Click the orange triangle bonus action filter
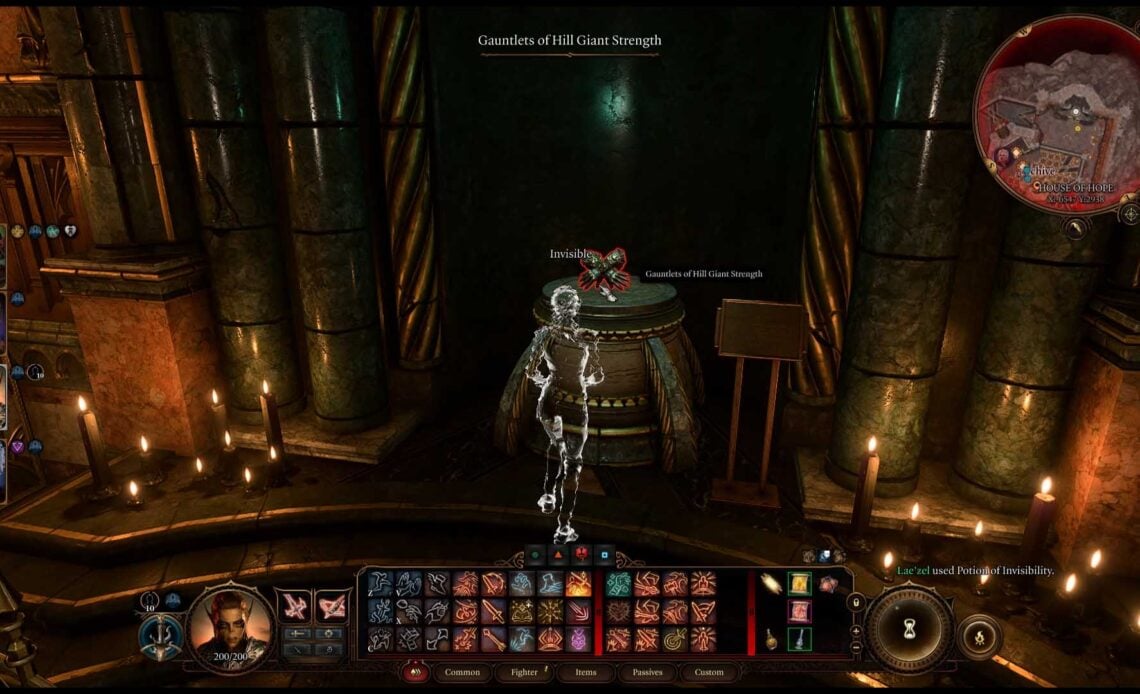The width and height of the screenshot is (1140, 694). 558,555
